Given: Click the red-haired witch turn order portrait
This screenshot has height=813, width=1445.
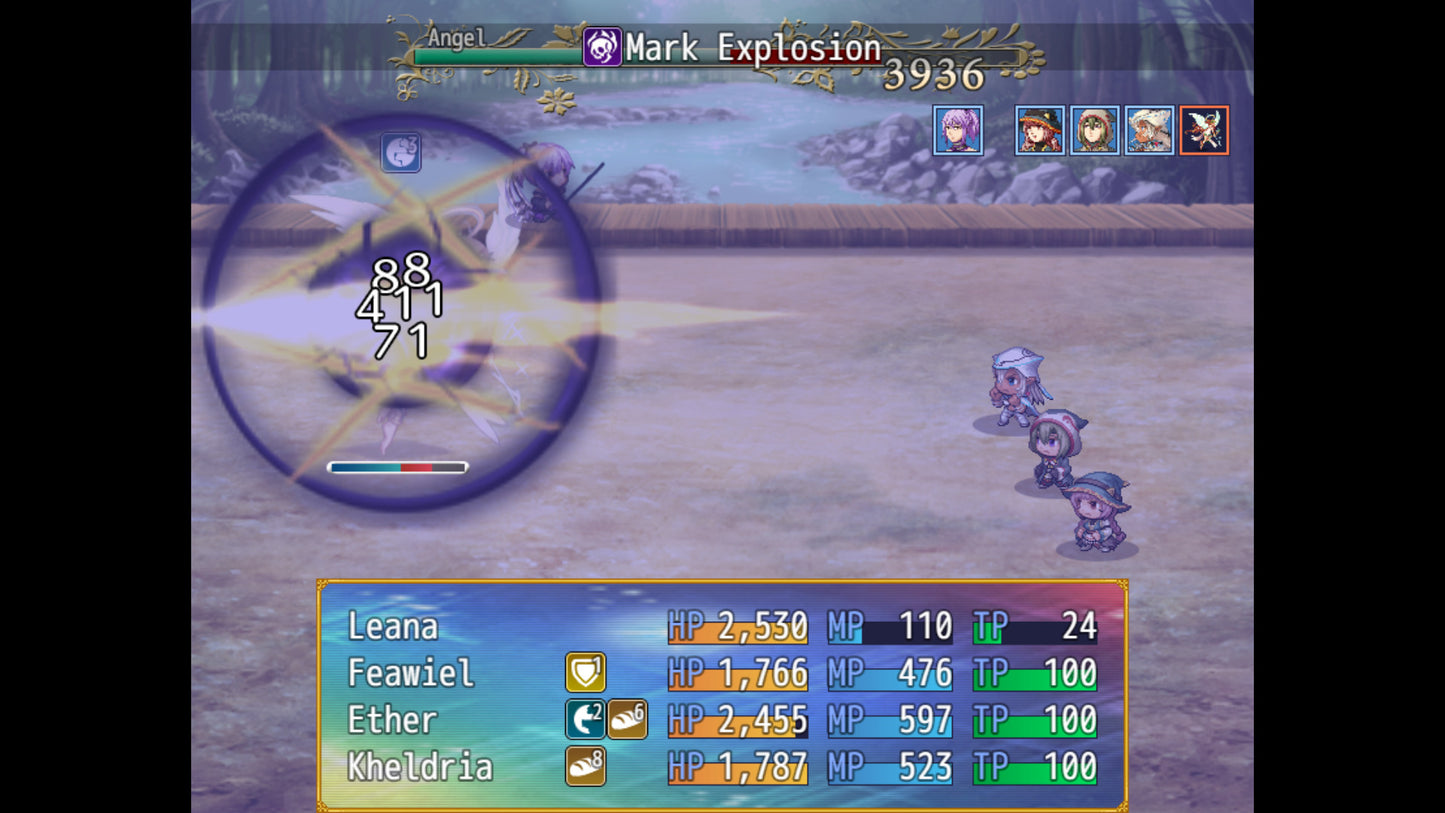Looking at the screenshot, I should (x=1040, y=130).
